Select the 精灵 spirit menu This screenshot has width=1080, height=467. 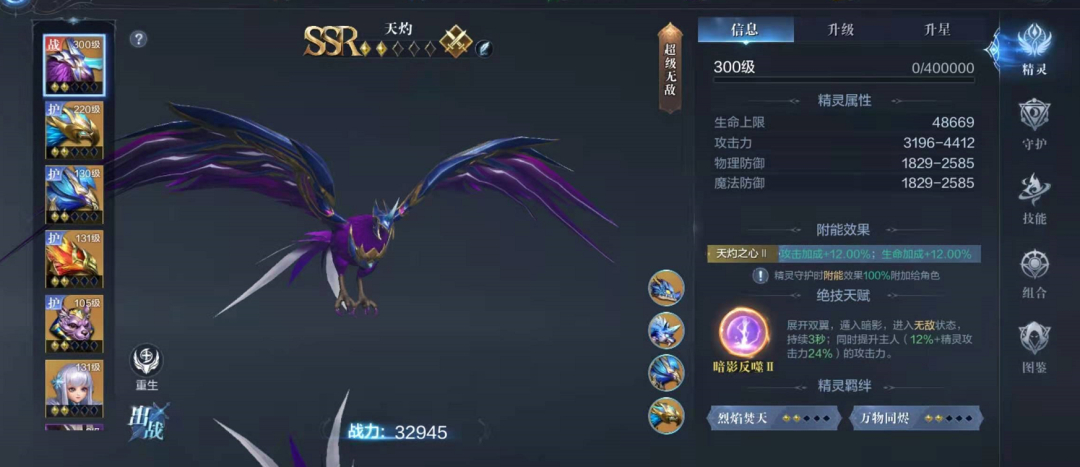pyautogui.click(x=1034, y=50)
